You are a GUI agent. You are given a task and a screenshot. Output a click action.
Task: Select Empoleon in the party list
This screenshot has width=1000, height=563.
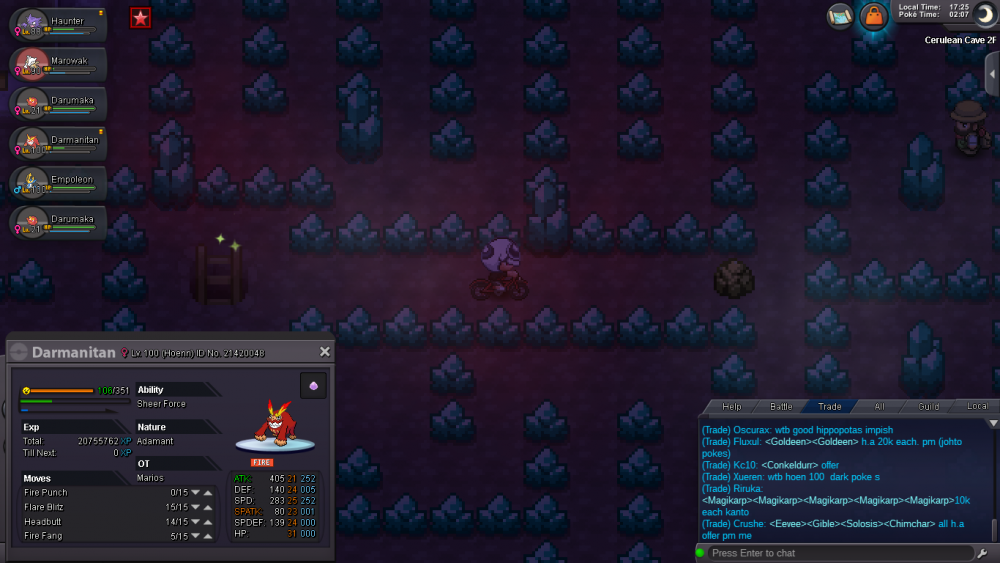pyautogui.click(x=58, y=182)
